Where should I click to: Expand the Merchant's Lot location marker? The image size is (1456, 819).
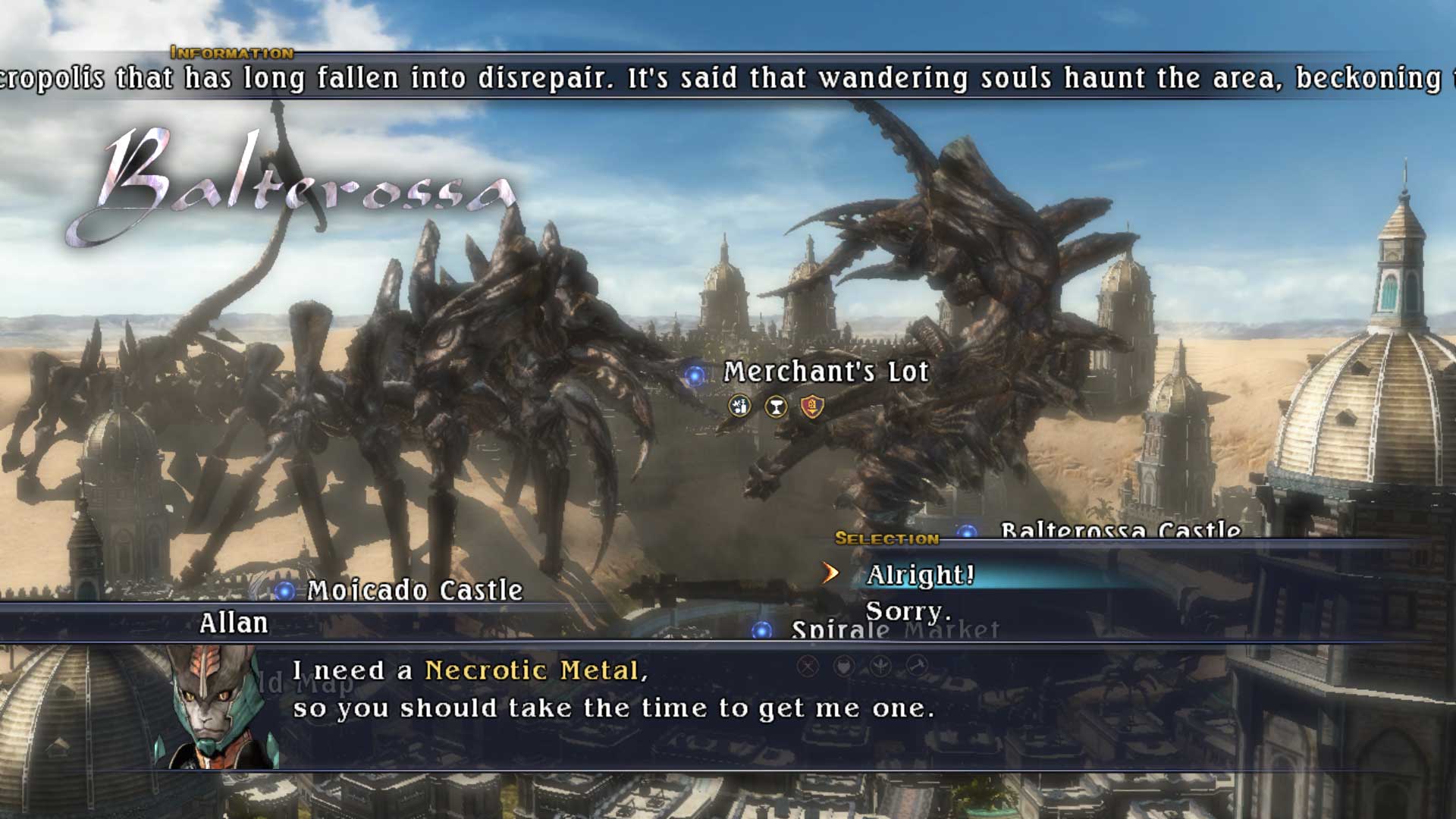point(696,375)
